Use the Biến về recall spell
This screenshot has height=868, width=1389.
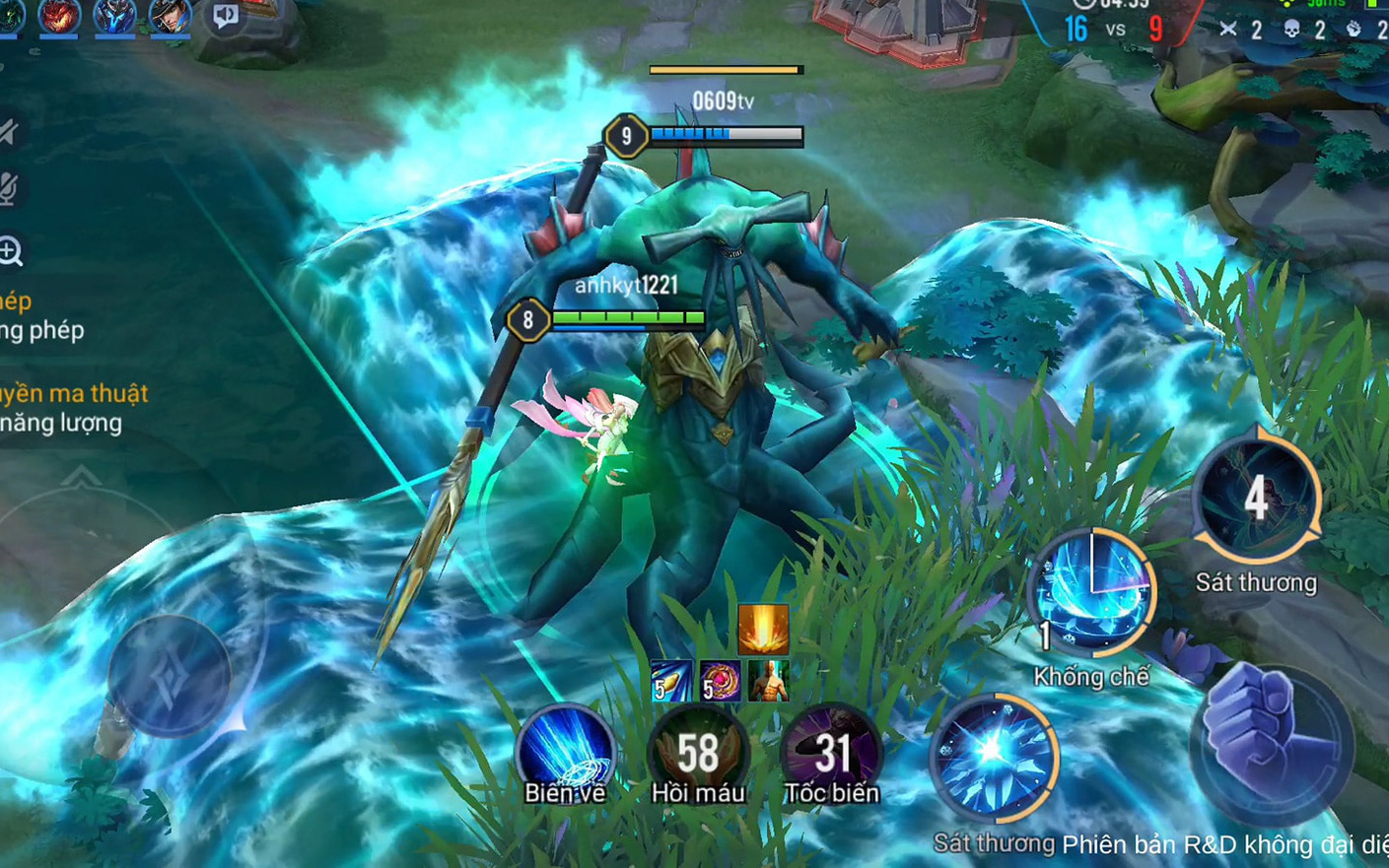click(x=564, y=752)
